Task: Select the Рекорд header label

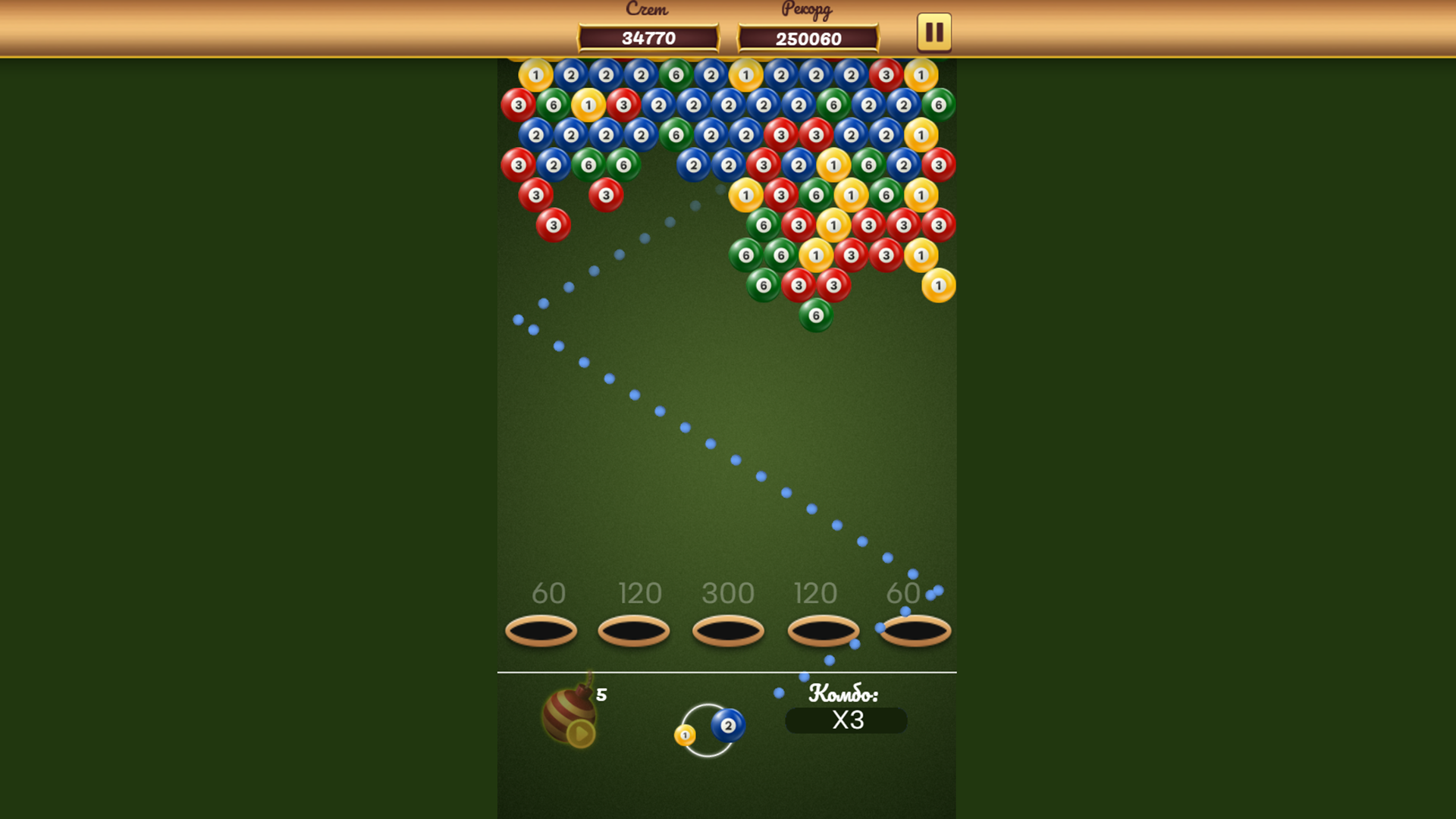Action: coord(806,11)
